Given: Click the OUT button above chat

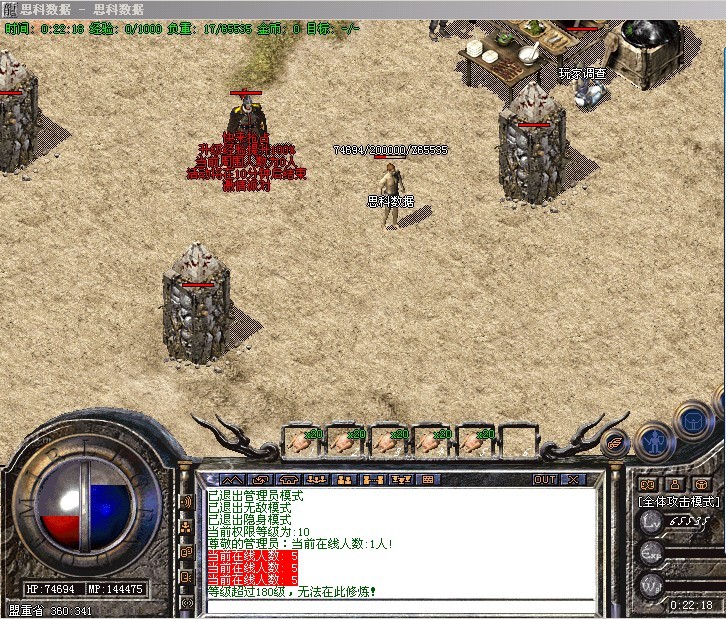Looking at the screenshot, I should tap(545, 480).
